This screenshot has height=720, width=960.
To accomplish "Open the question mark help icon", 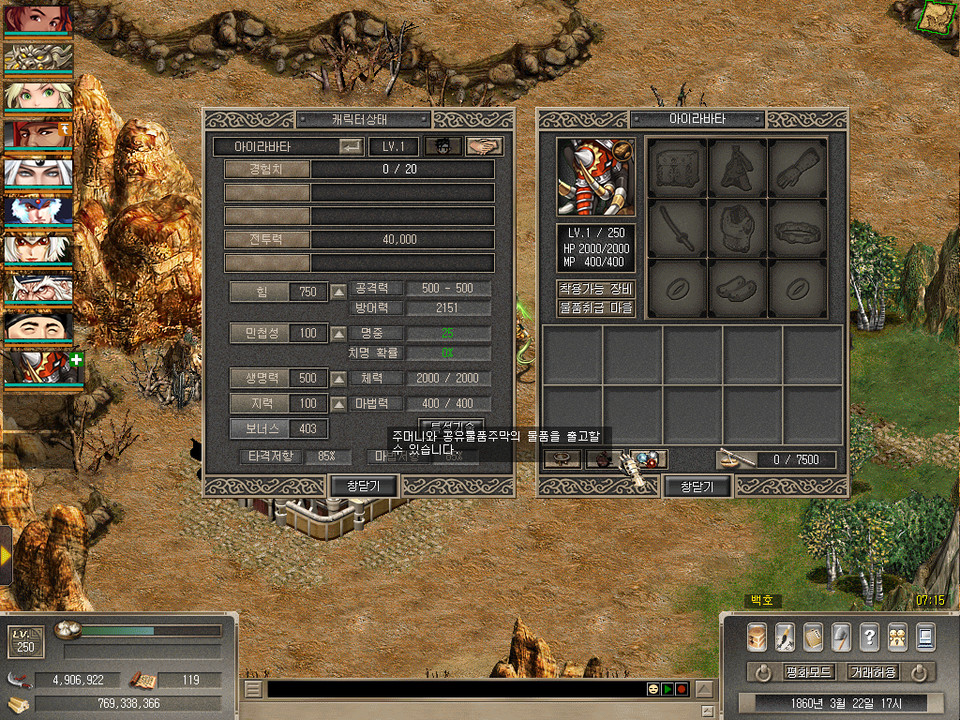I will [869, 636].
